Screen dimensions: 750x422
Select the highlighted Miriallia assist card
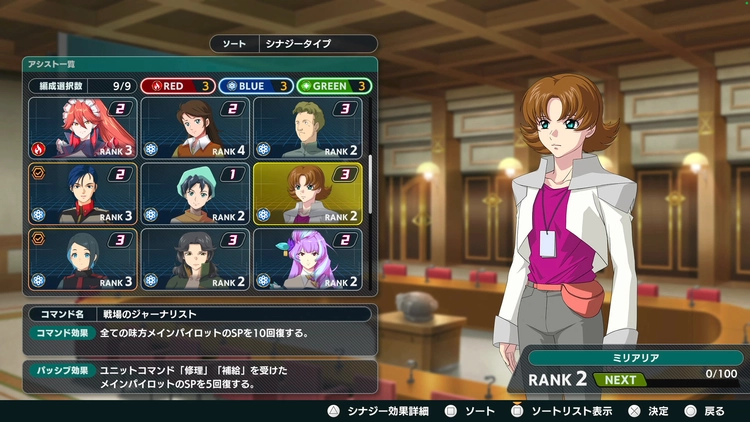pos(308,193)
